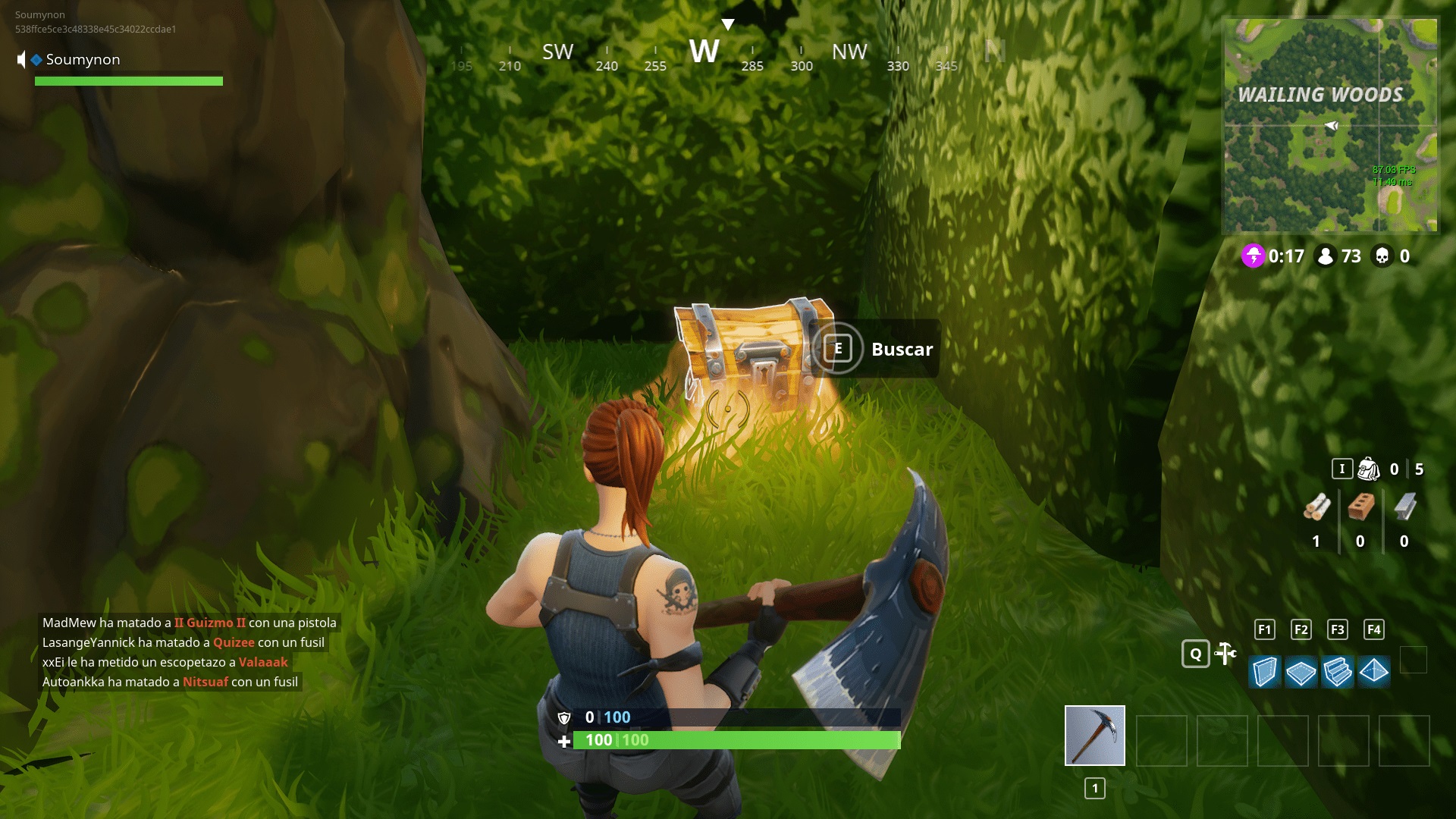Click the trap tool icon beside Q
The width and height of the screenshot is (1456, 819).
[x=1225, y=652]
